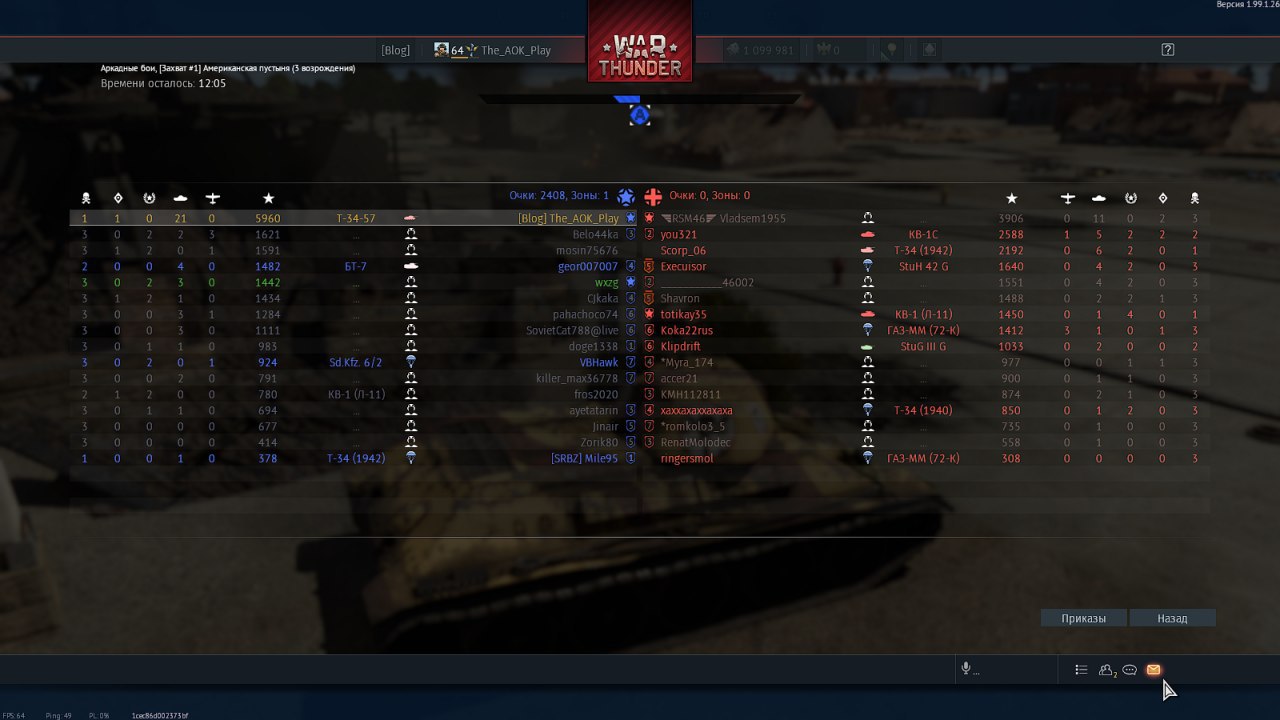The width and height of the screenshot is (1280, 720).
Task: Click the Назад (Back) button
Action: (x=1172, y=618)
